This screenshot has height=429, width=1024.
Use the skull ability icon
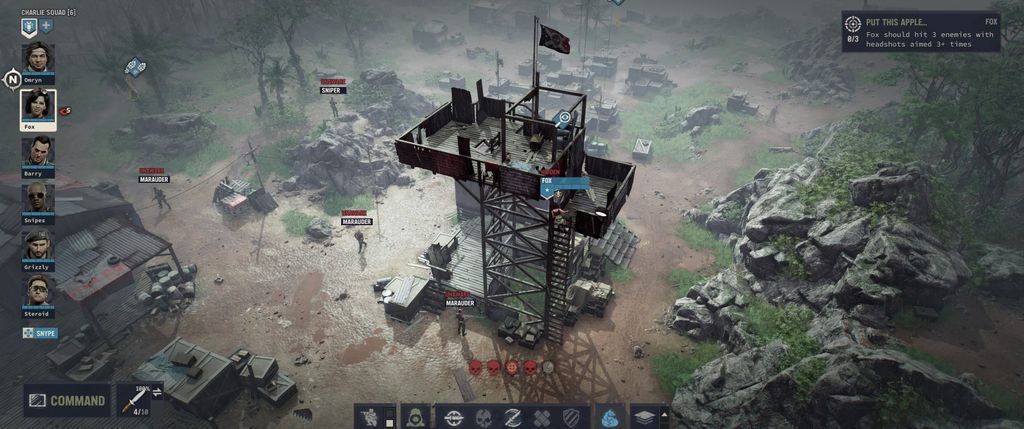click(x=483, y=417)
